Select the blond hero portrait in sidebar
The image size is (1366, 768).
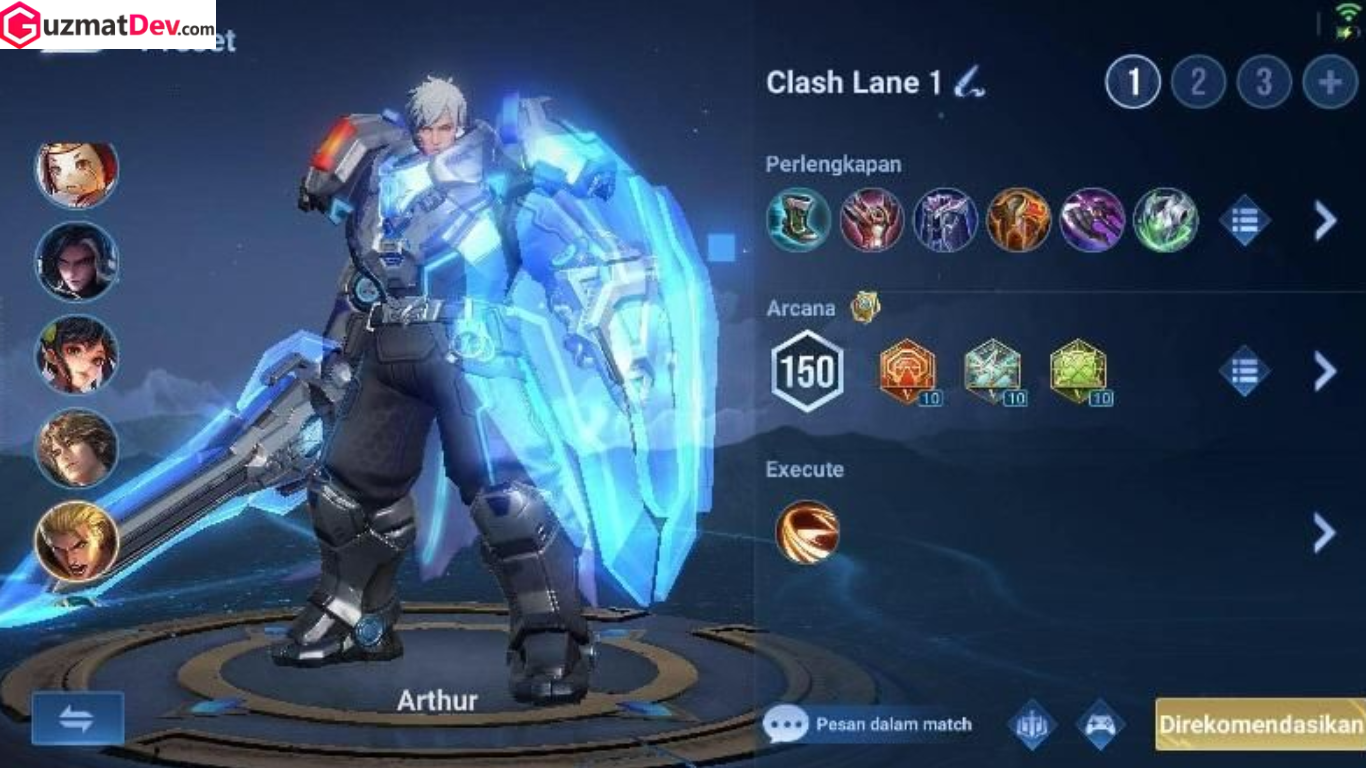pos(76,543)
